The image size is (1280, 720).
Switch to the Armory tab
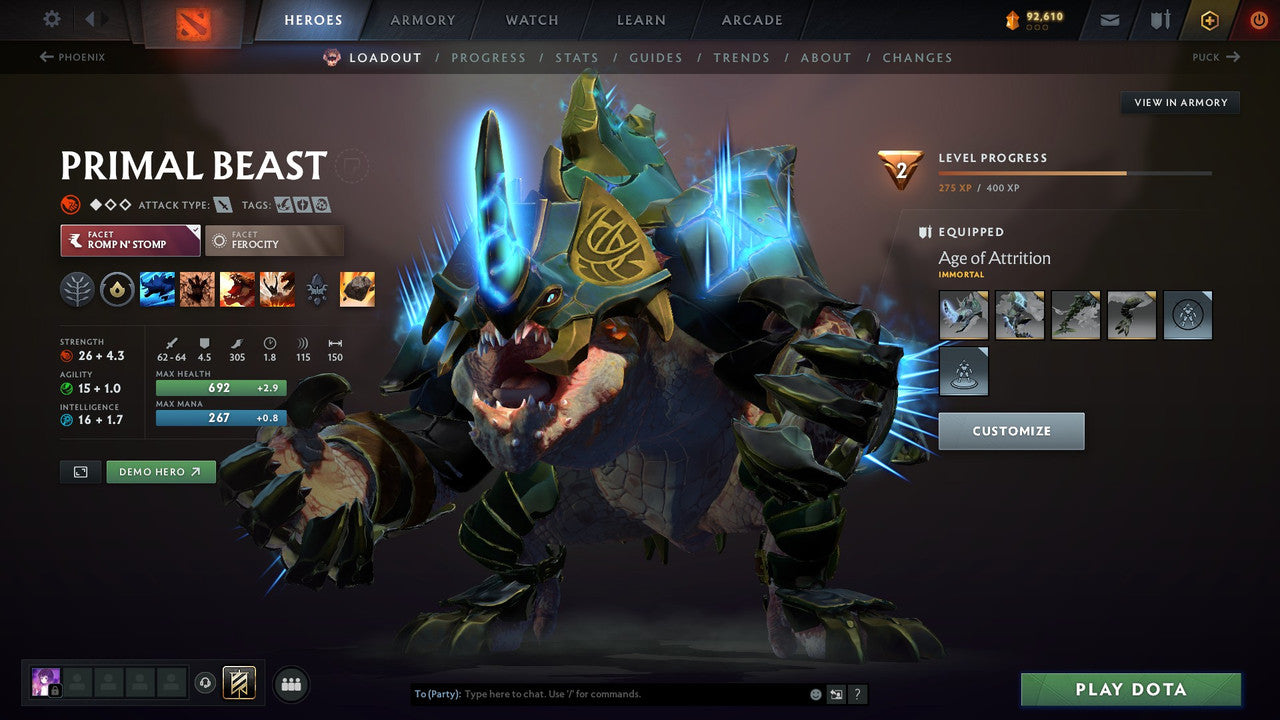[422, 19]
